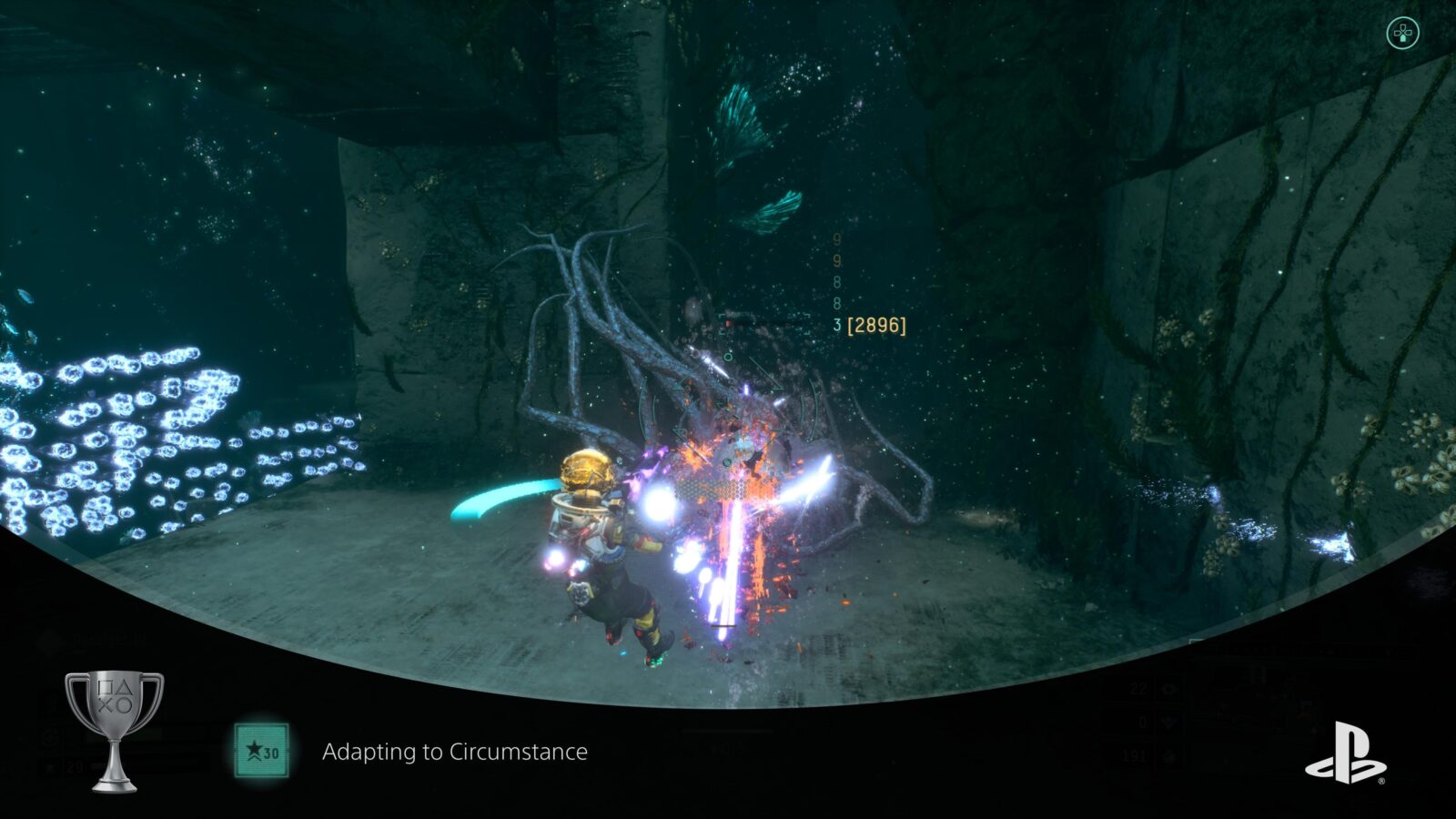The height and width of the screenshot is (819, 1456).
Task: Click the heart-shaped icon beside the 0 counter
Action: coord(1169,723)
